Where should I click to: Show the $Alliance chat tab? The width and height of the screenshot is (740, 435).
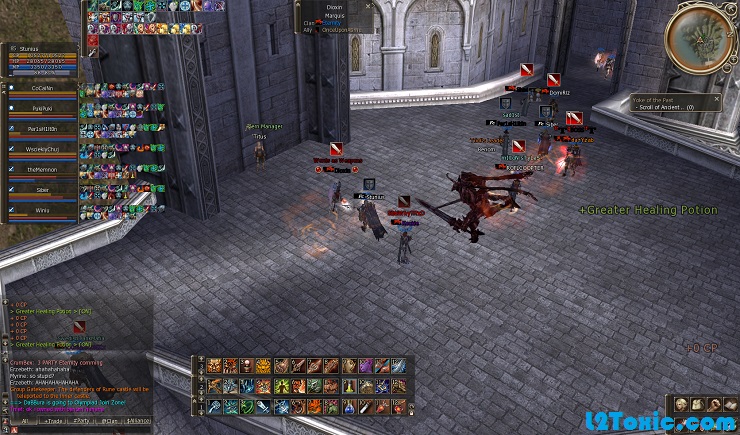pyautogui.click(x=139, y=423)
